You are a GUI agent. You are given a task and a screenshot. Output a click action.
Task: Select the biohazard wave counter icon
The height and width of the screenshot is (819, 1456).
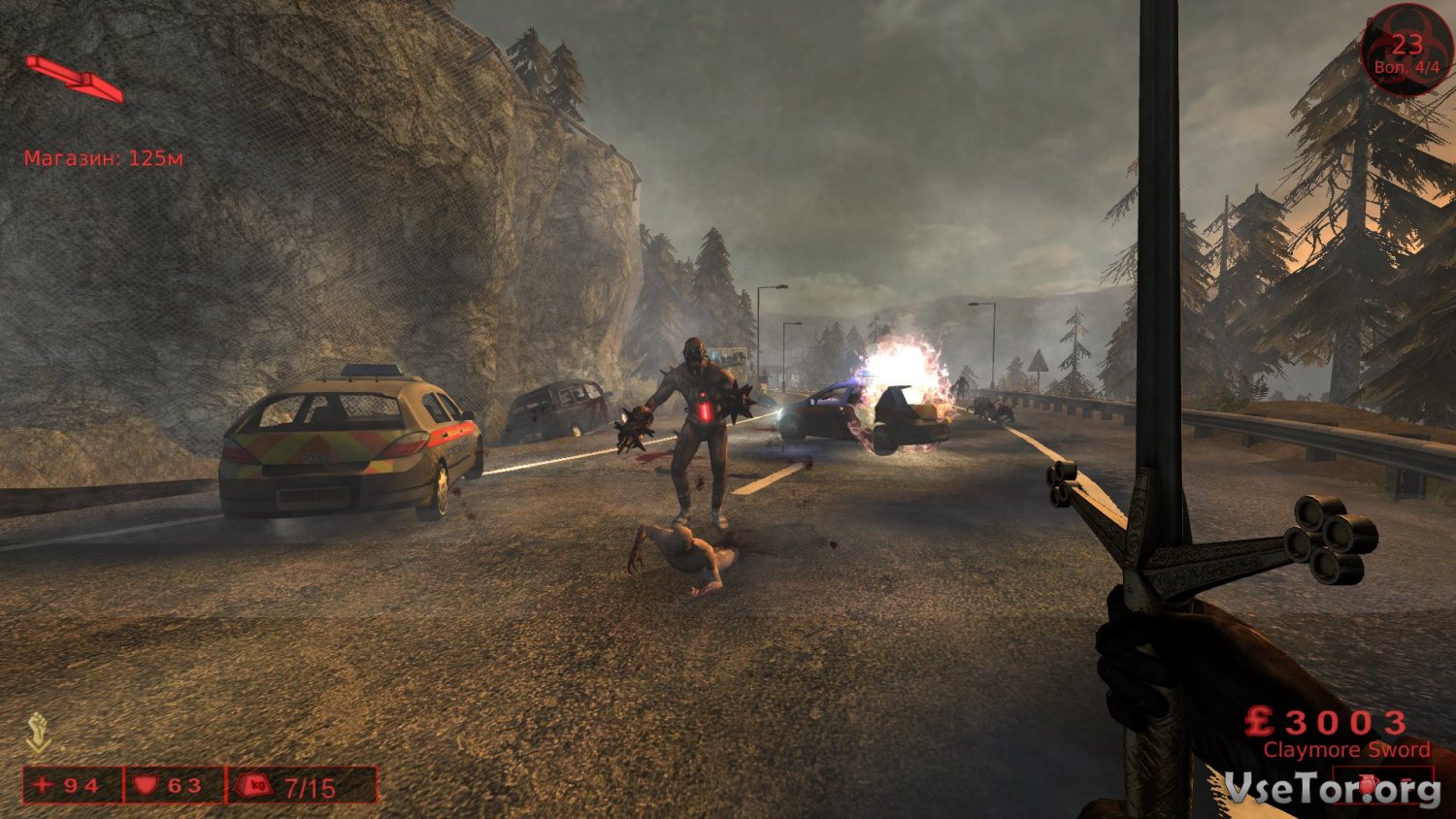[x=1406, y=49]
